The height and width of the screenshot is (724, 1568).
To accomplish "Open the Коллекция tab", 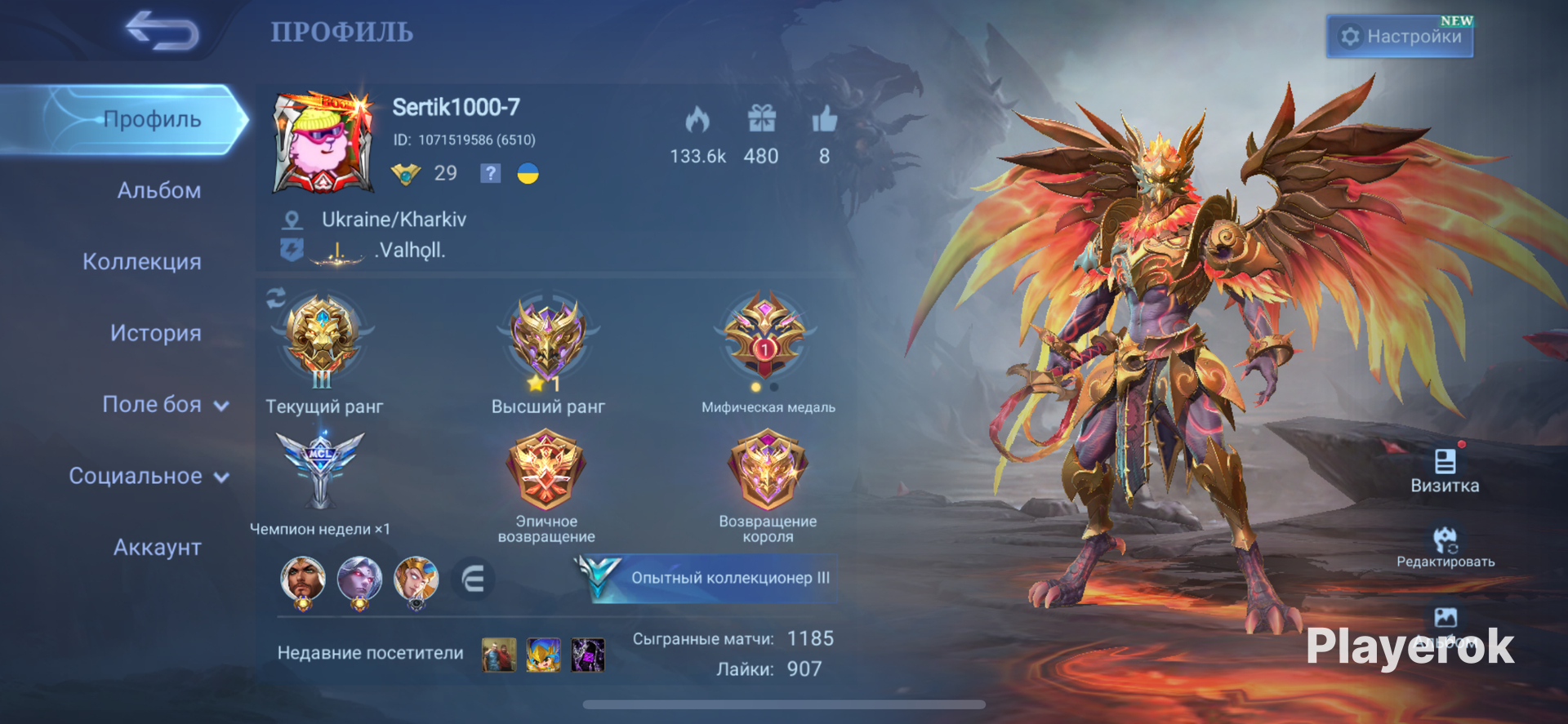I will pyautogui.click(x=142, y=261).
